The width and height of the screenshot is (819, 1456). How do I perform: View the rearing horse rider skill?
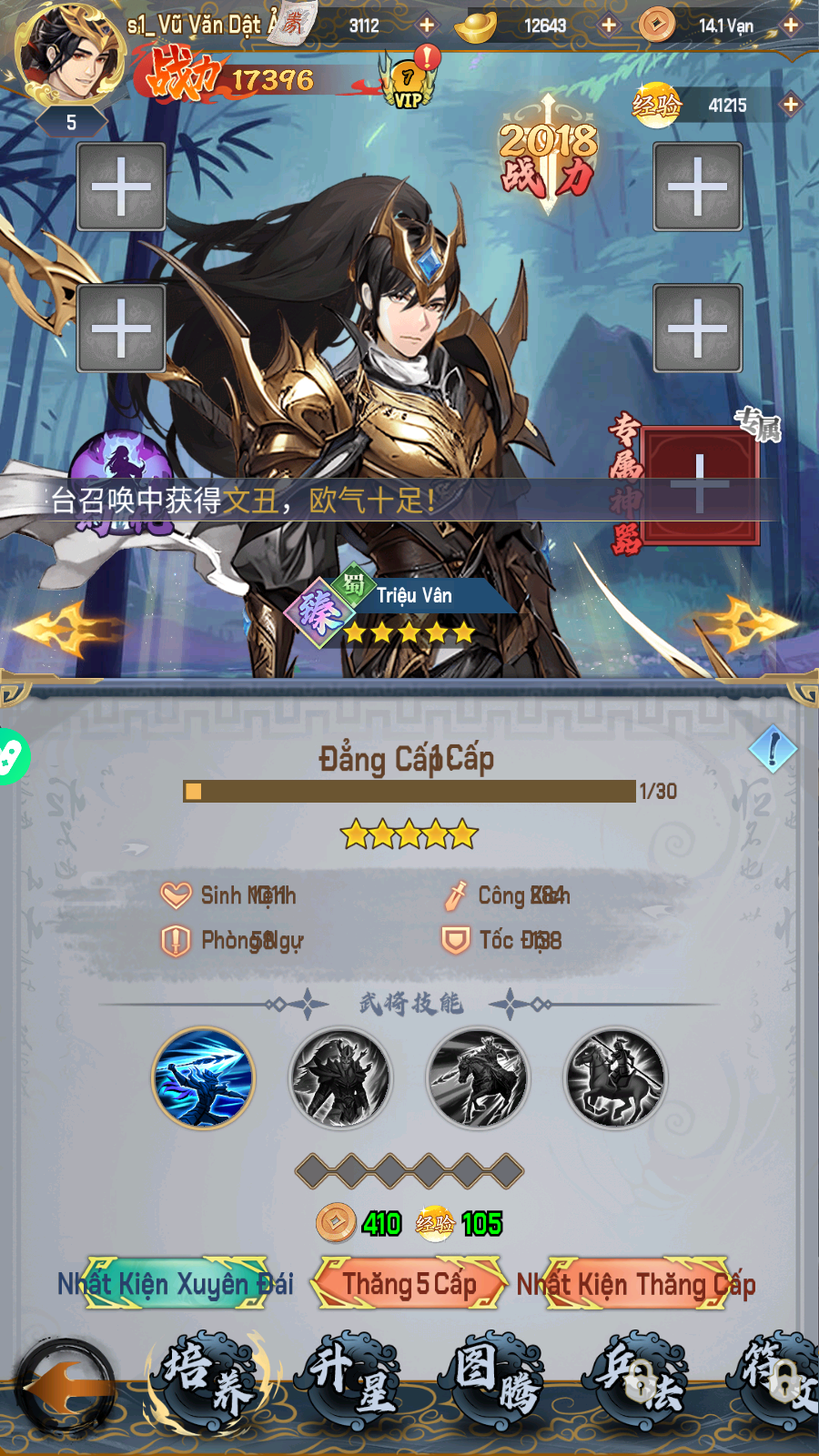tap(615, 1077)
